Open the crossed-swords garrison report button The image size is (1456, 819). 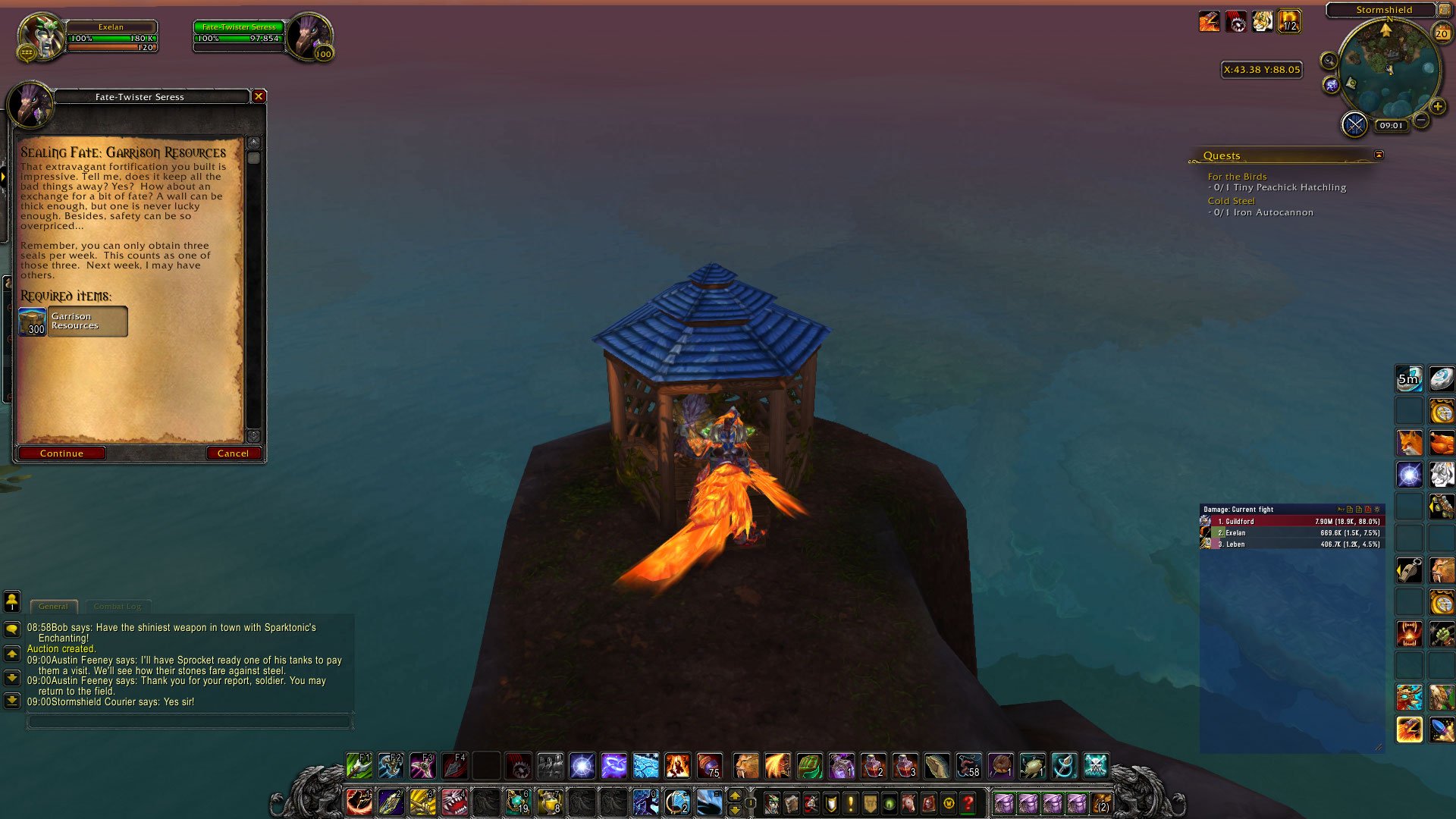click(x=1354, y=124)
